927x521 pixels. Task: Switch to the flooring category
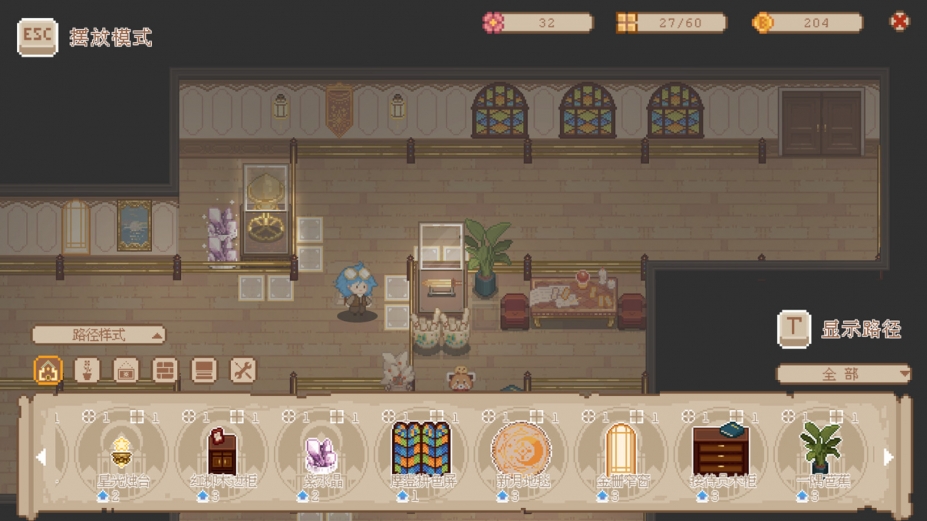pos(204,371)
